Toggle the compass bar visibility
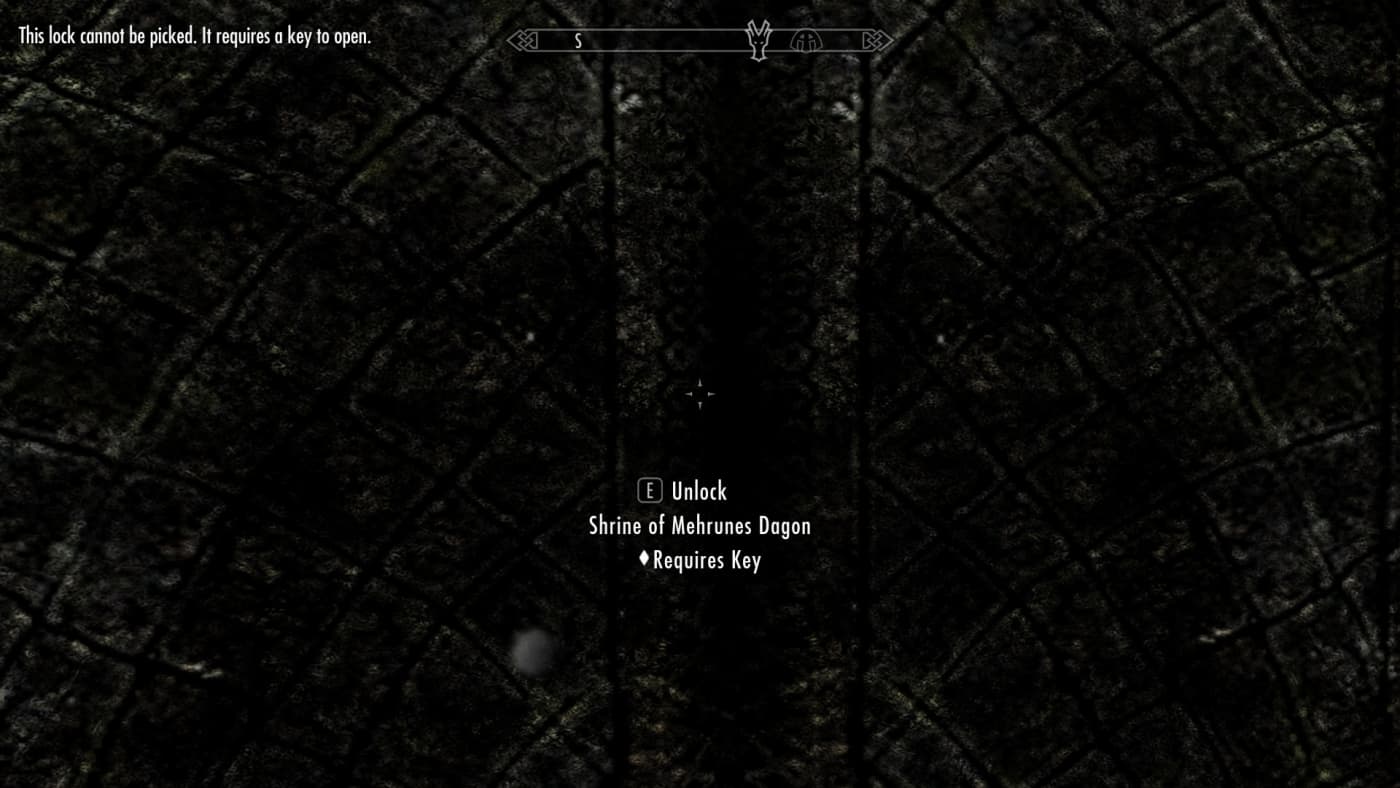This screenshot has width=1400, height=788. point(700,41)
